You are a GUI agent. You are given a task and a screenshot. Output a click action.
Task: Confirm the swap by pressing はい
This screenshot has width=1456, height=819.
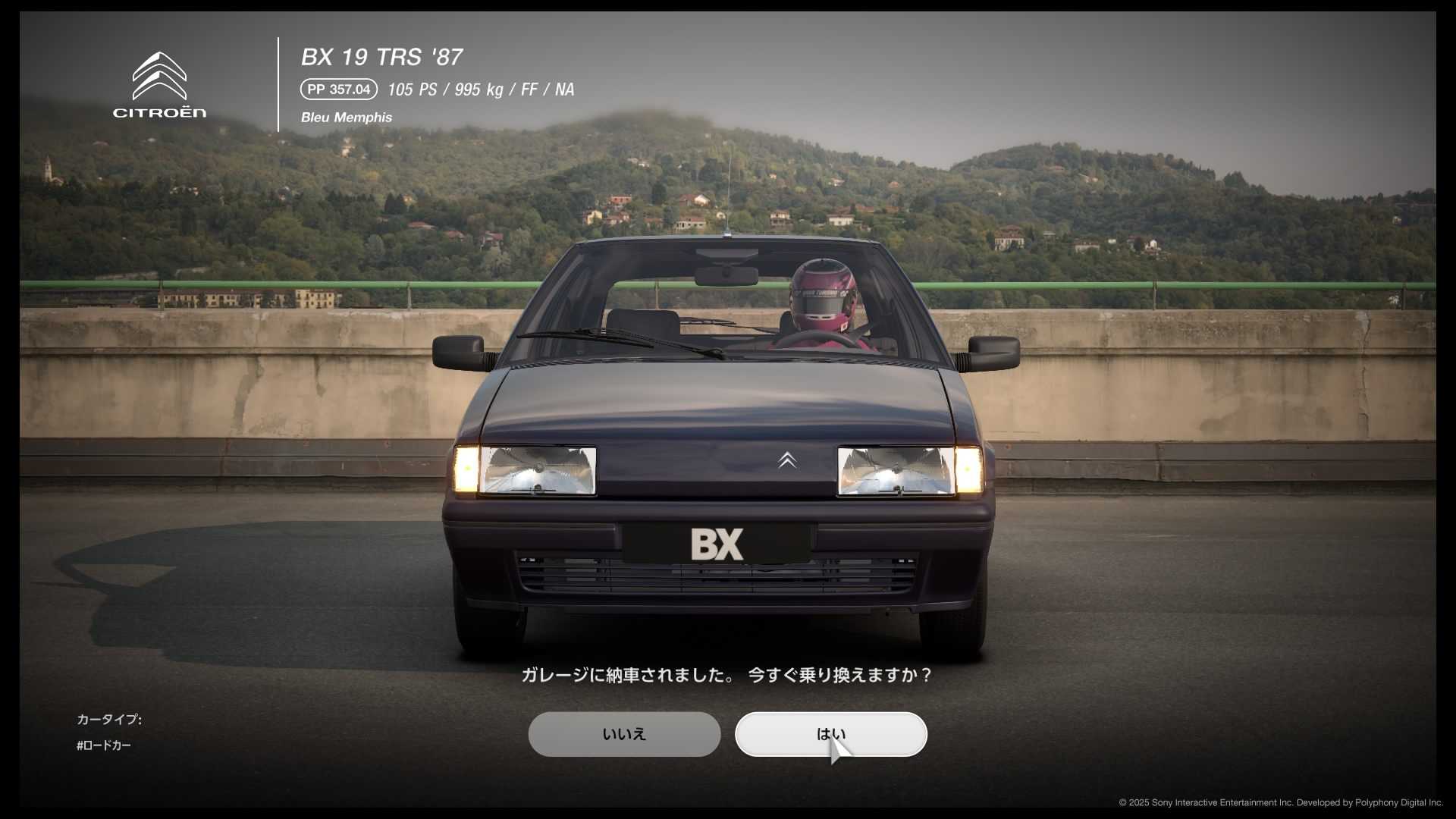tap(830, 734)
